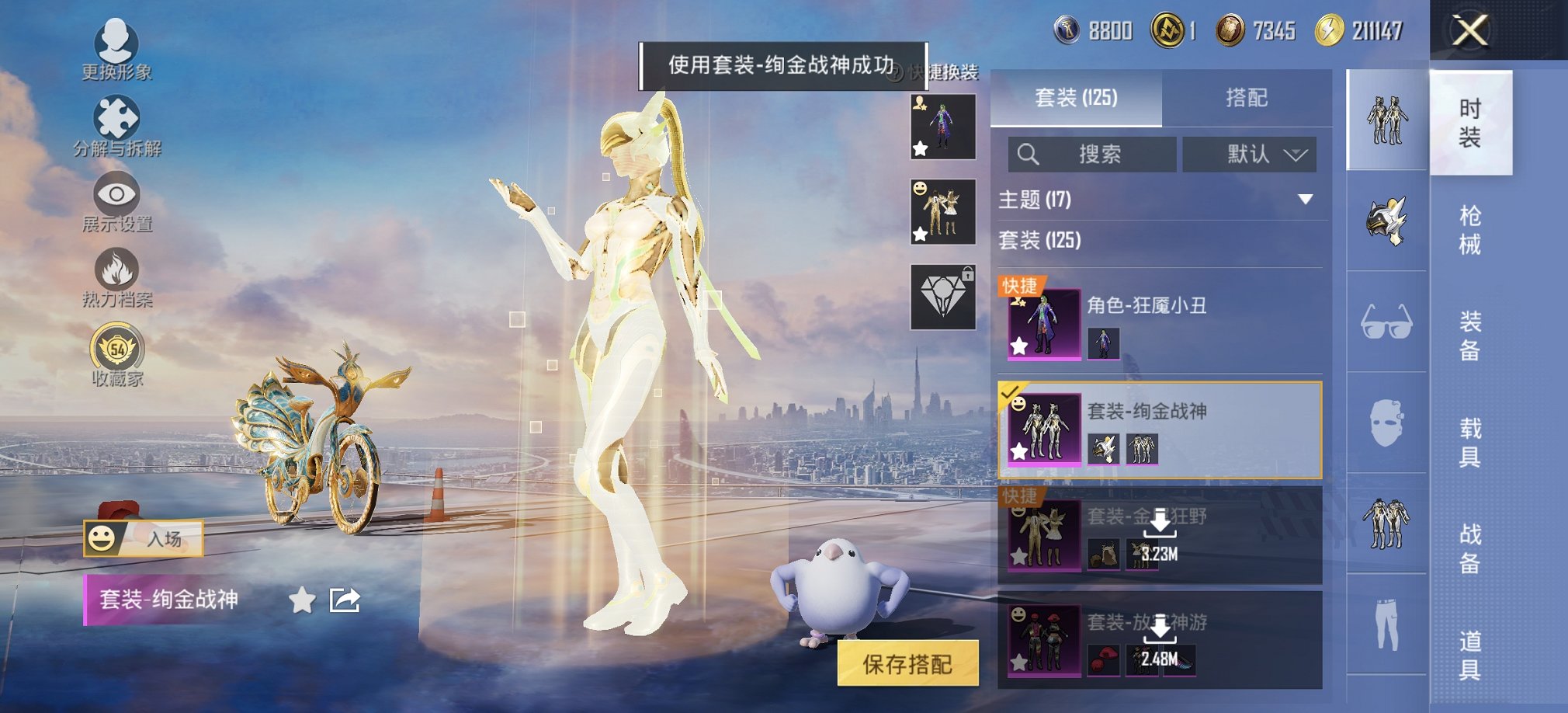Switch to the 枪械 category tab
1568x713 pixels.
[1471, 225]
